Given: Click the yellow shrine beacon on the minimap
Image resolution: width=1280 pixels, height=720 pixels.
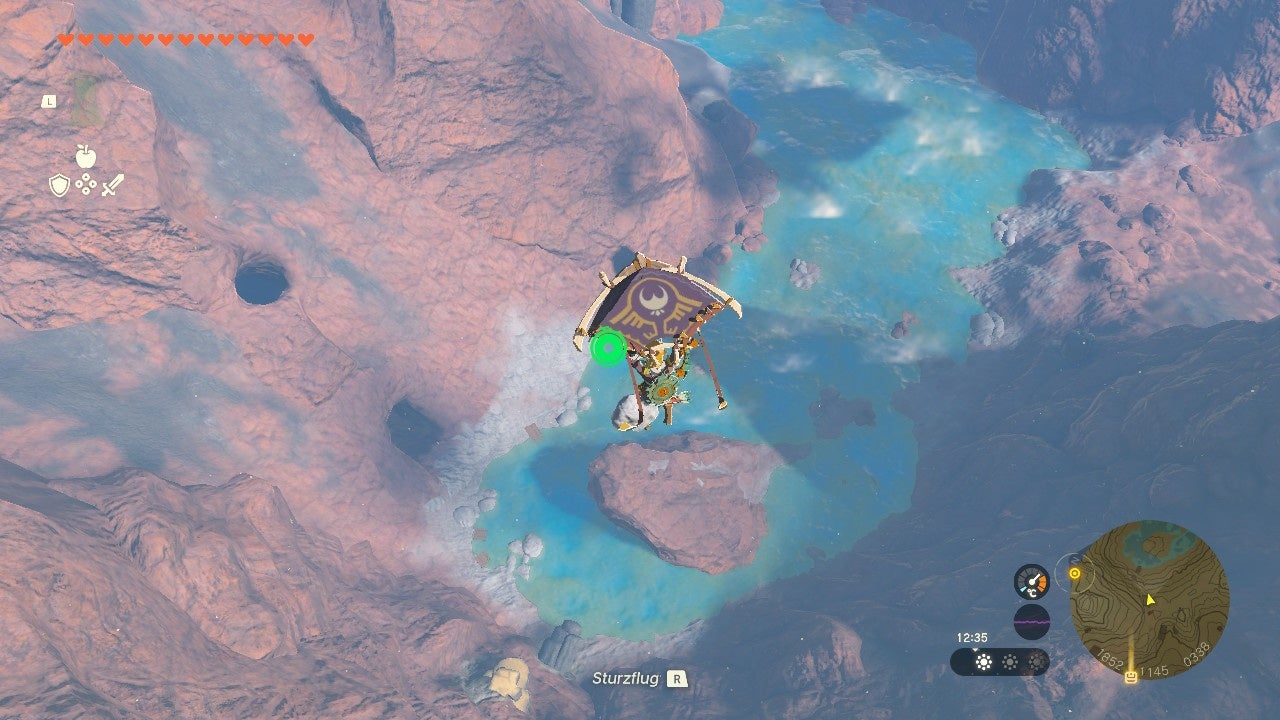Looking at the screenshot, I should [1130, 676].
